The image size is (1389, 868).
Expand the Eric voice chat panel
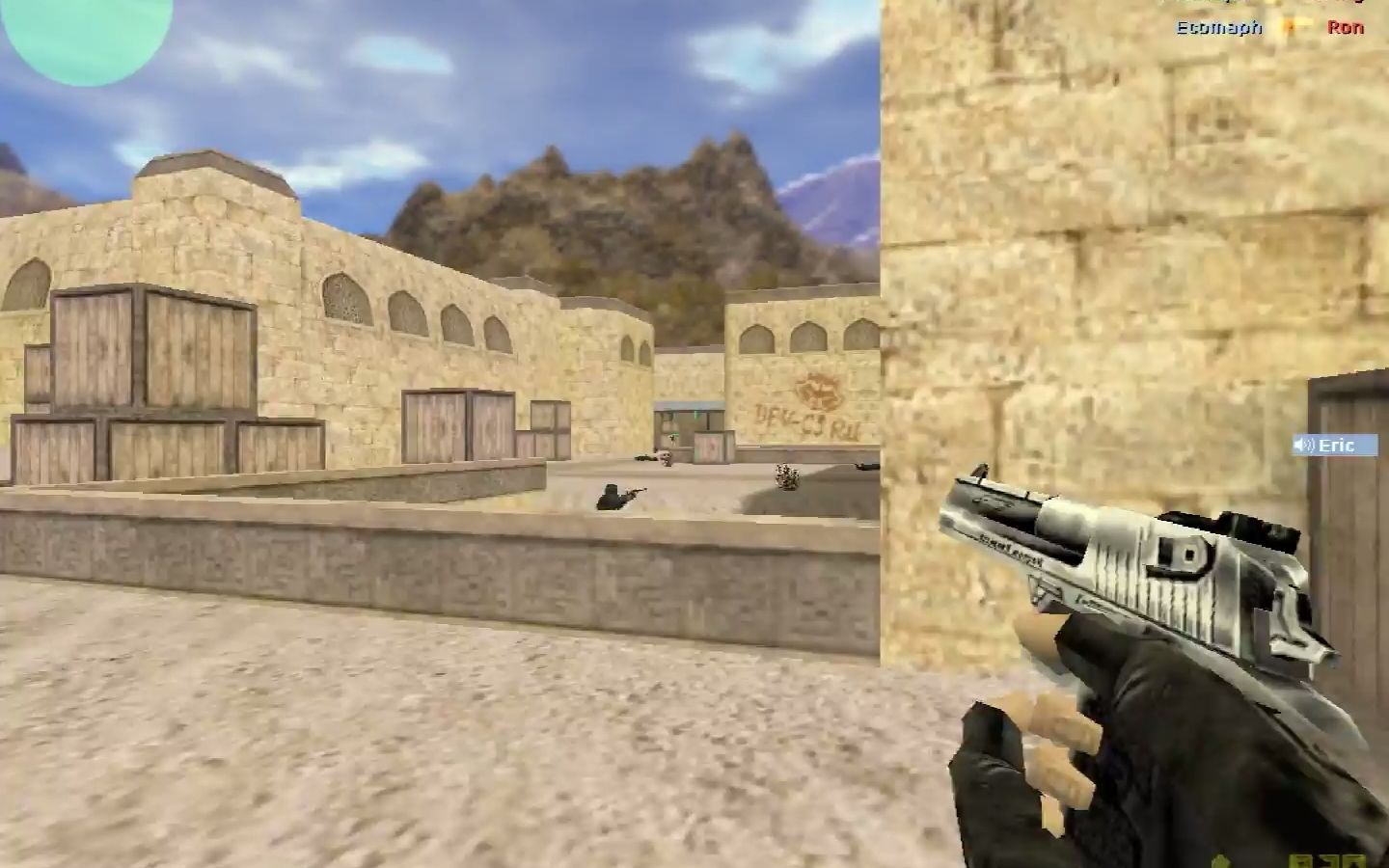[x=1336, y=446]
